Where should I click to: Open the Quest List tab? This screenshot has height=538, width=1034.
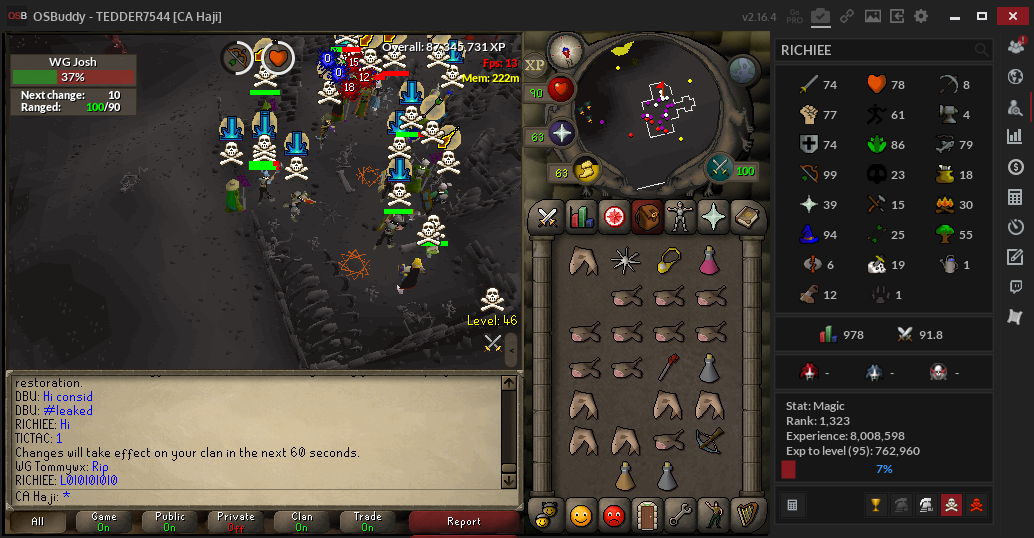[614, 216]
